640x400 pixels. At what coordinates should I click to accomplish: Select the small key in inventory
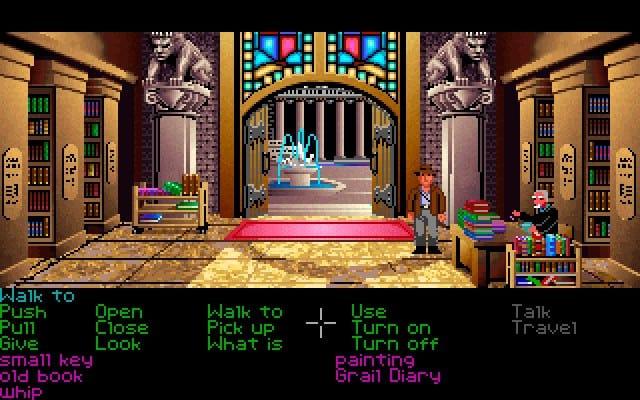tap(46, 360)
